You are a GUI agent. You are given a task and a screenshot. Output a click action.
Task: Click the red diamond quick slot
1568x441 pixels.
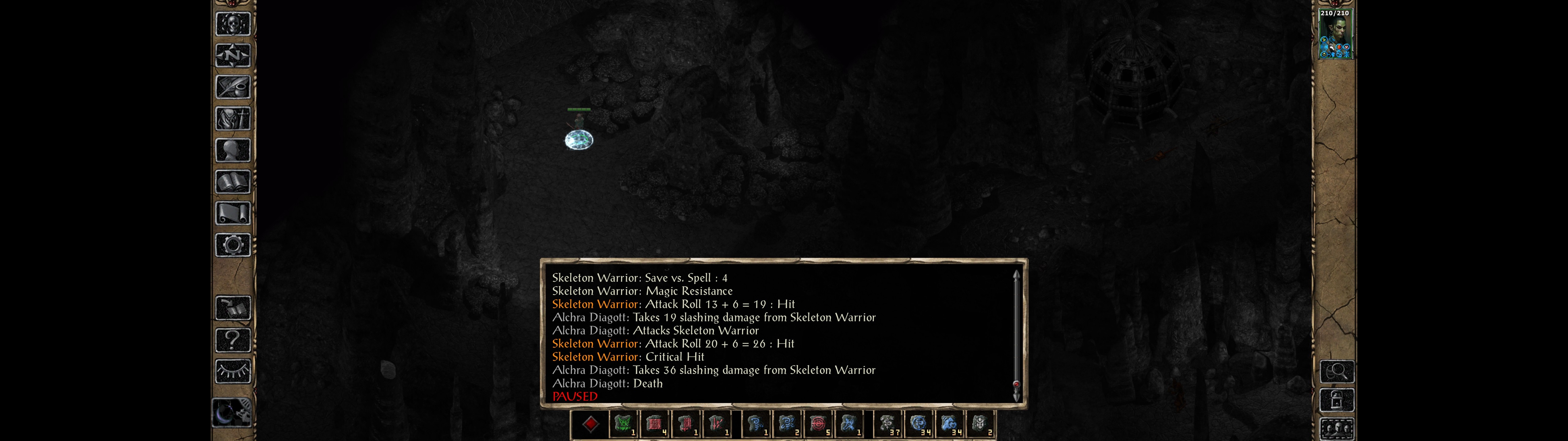coord(590,424)
